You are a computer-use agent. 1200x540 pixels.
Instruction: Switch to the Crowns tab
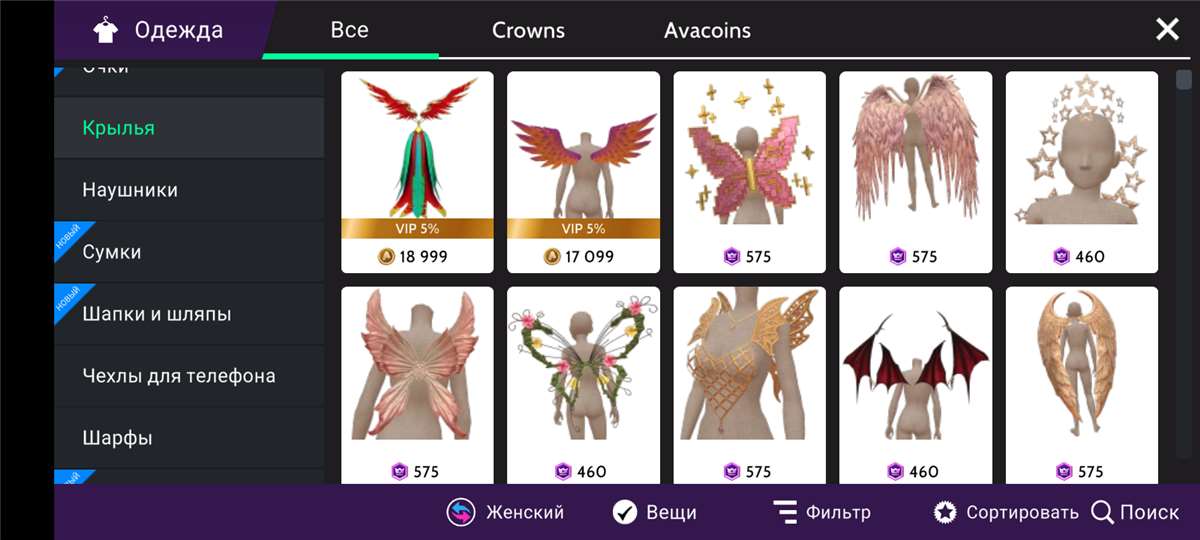(x=528, y=30)
